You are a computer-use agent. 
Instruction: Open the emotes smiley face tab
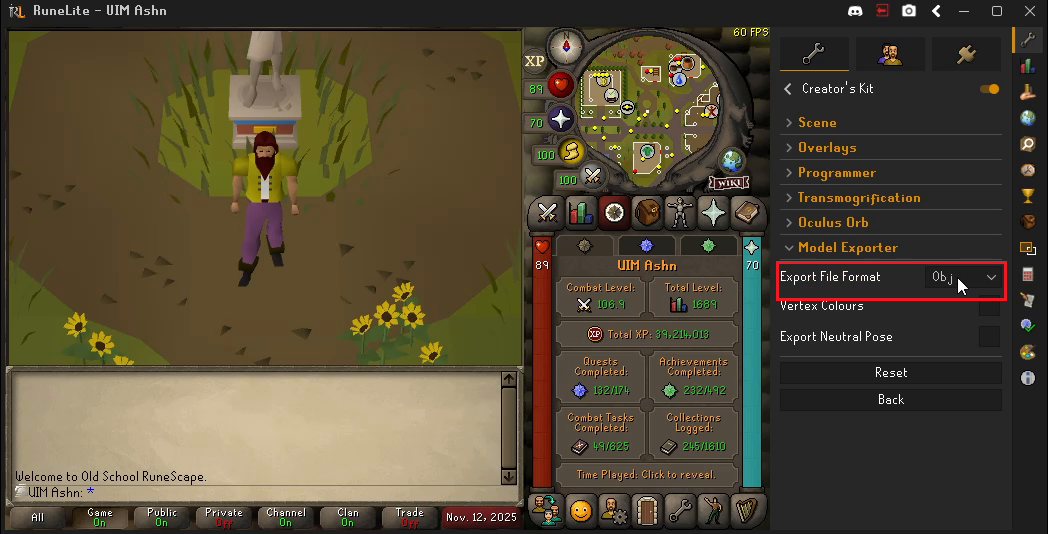(x=581, y=511)
